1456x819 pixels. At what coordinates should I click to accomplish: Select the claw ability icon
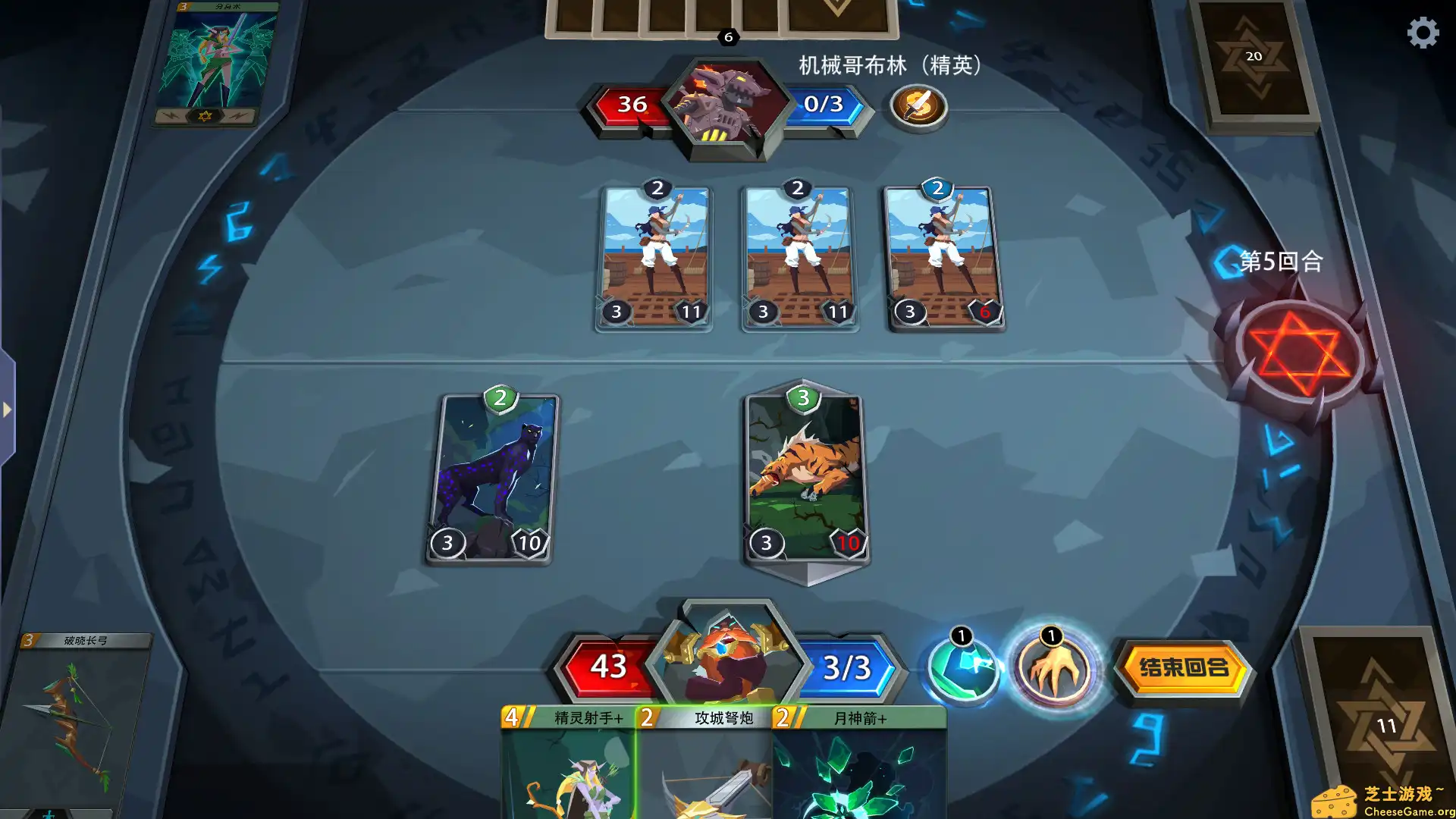1054,670
